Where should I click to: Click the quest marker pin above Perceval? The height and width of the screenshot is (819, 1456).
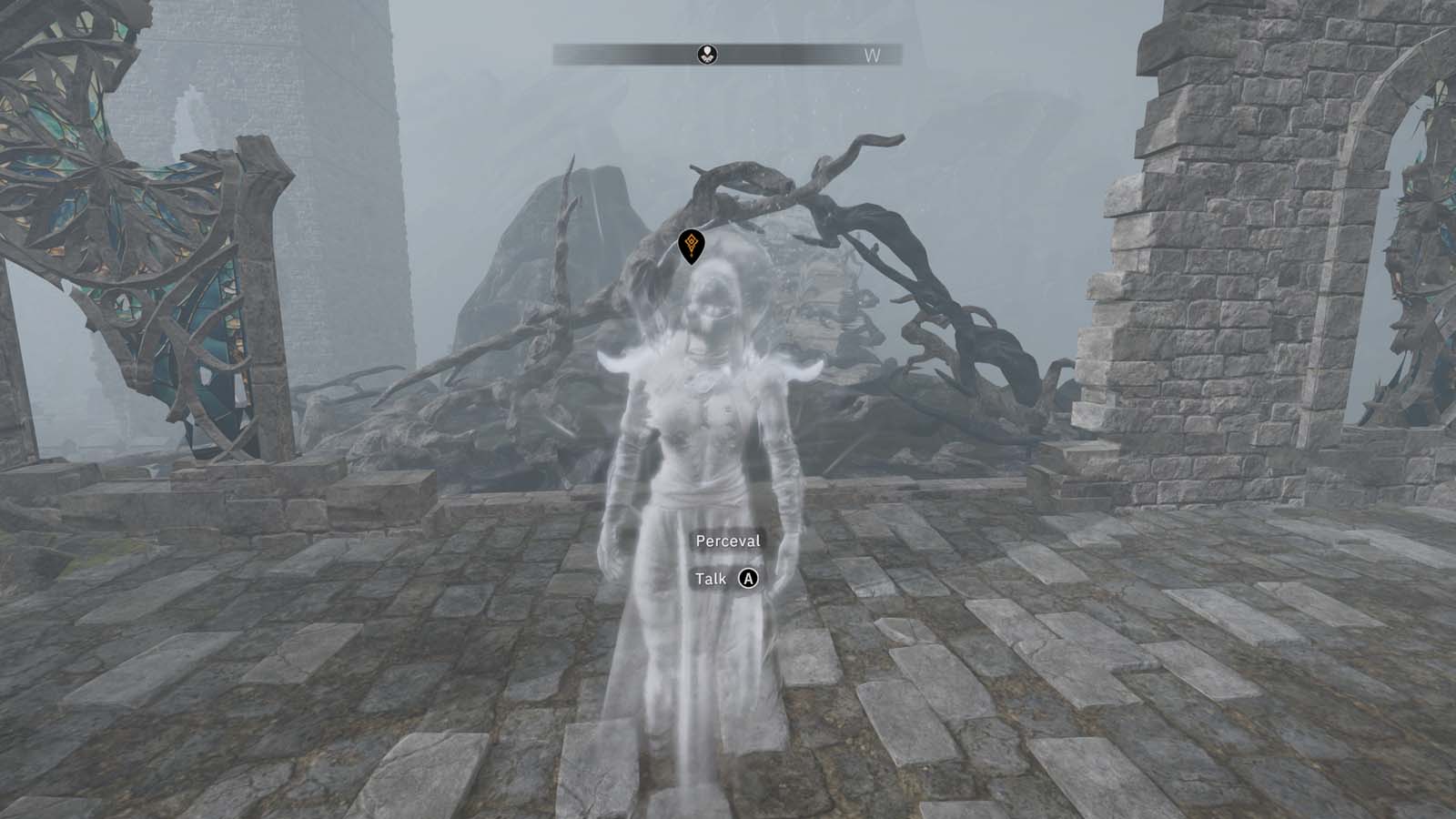pos(693,248)
